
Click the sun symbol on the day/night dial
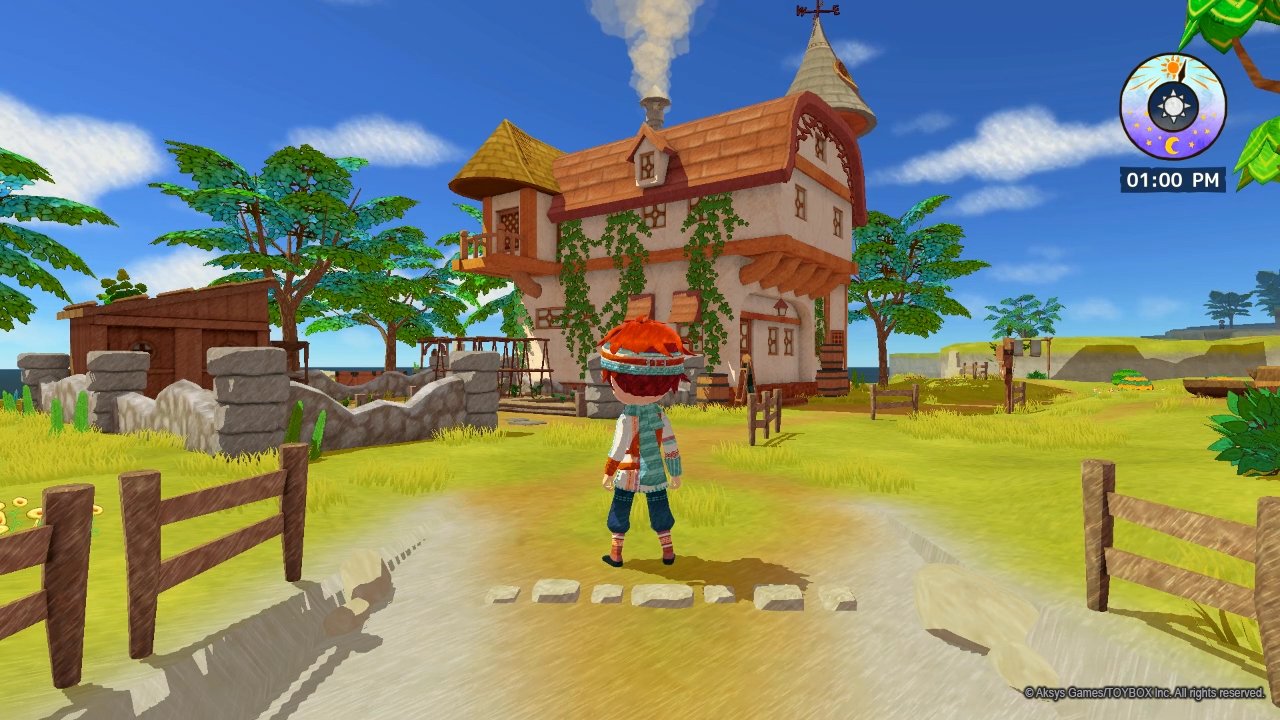click(1174, 67)
